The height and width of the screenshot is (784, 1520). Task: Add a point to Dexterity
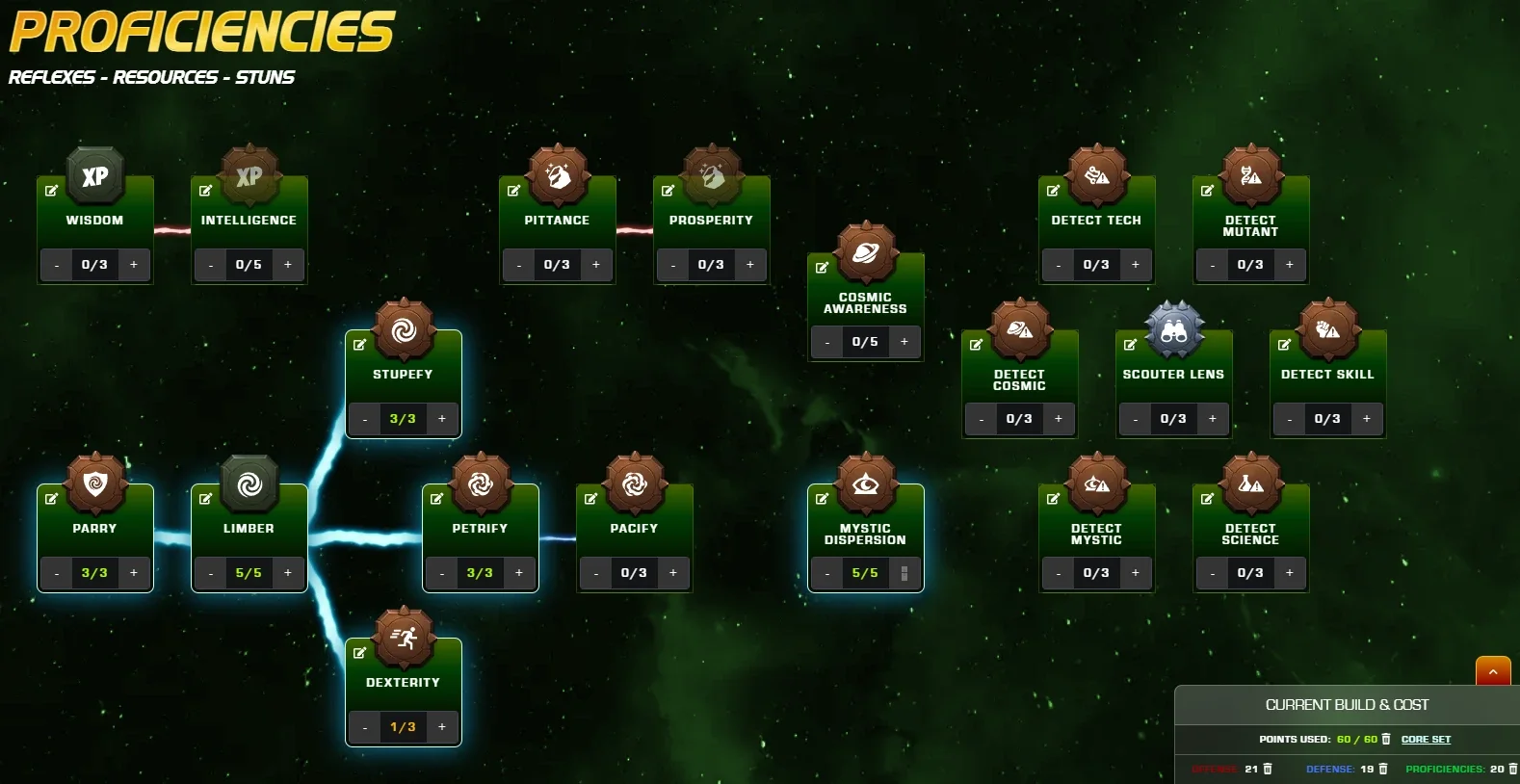442,727
